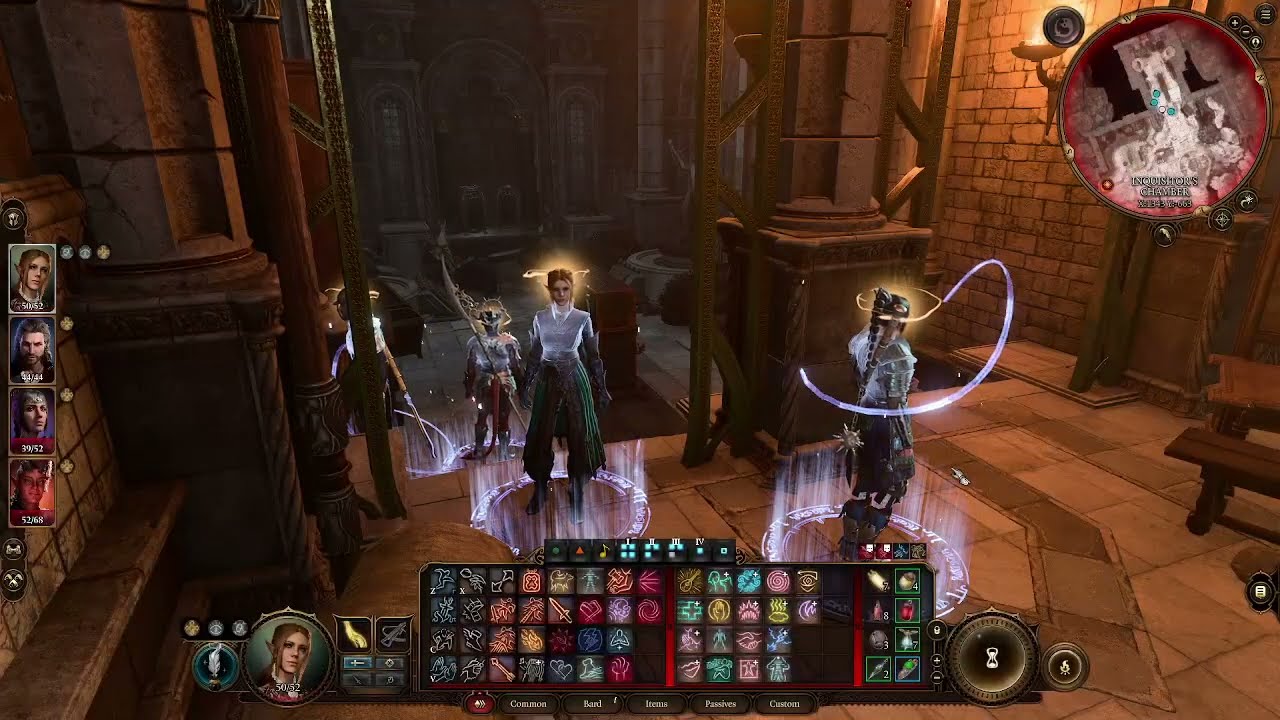Image resolution: width=1280 pixels, height=720 pixels.
Task: Switch to the Passives tab
Action: click(720, 703)
